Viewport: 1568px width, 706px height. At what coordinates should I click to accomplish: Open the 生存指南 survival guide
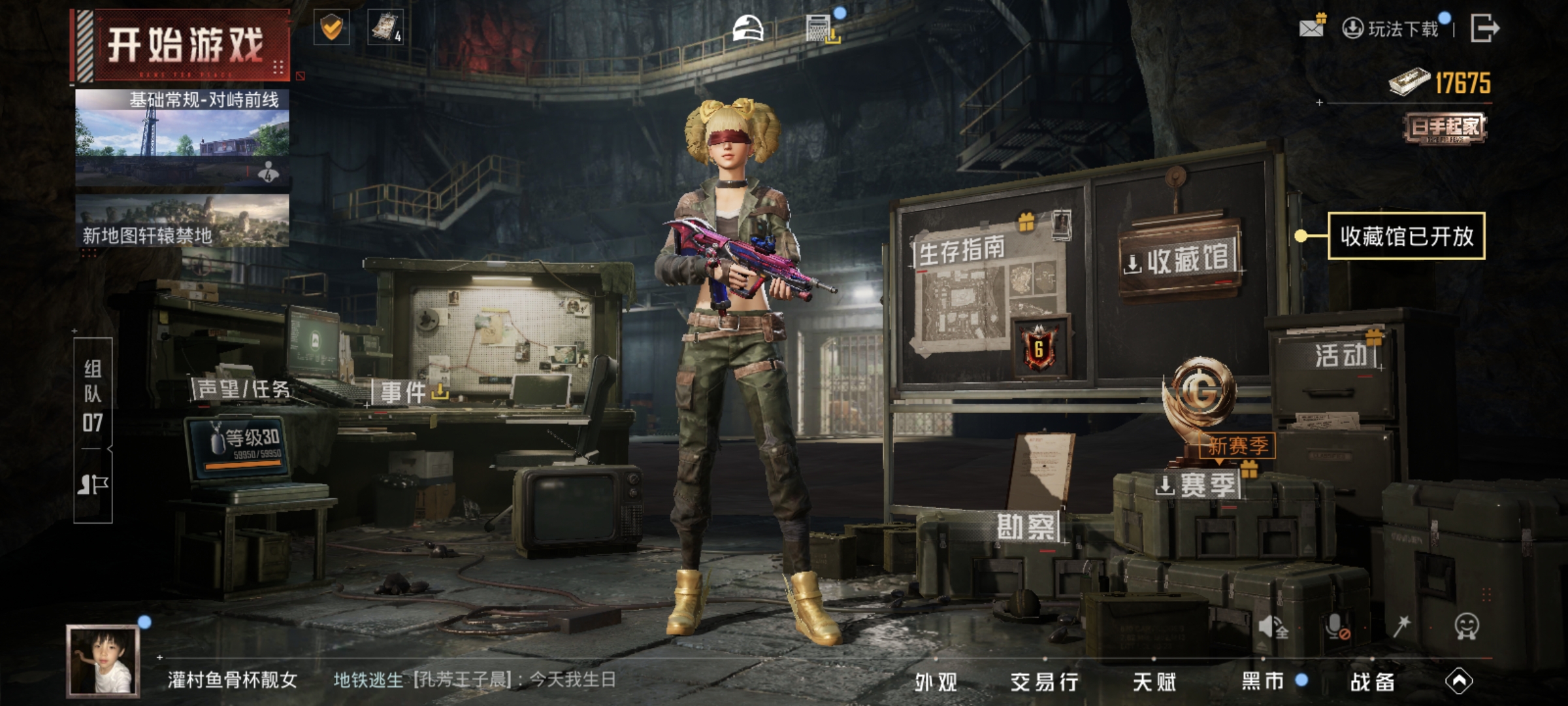click(x=962, y=250)
